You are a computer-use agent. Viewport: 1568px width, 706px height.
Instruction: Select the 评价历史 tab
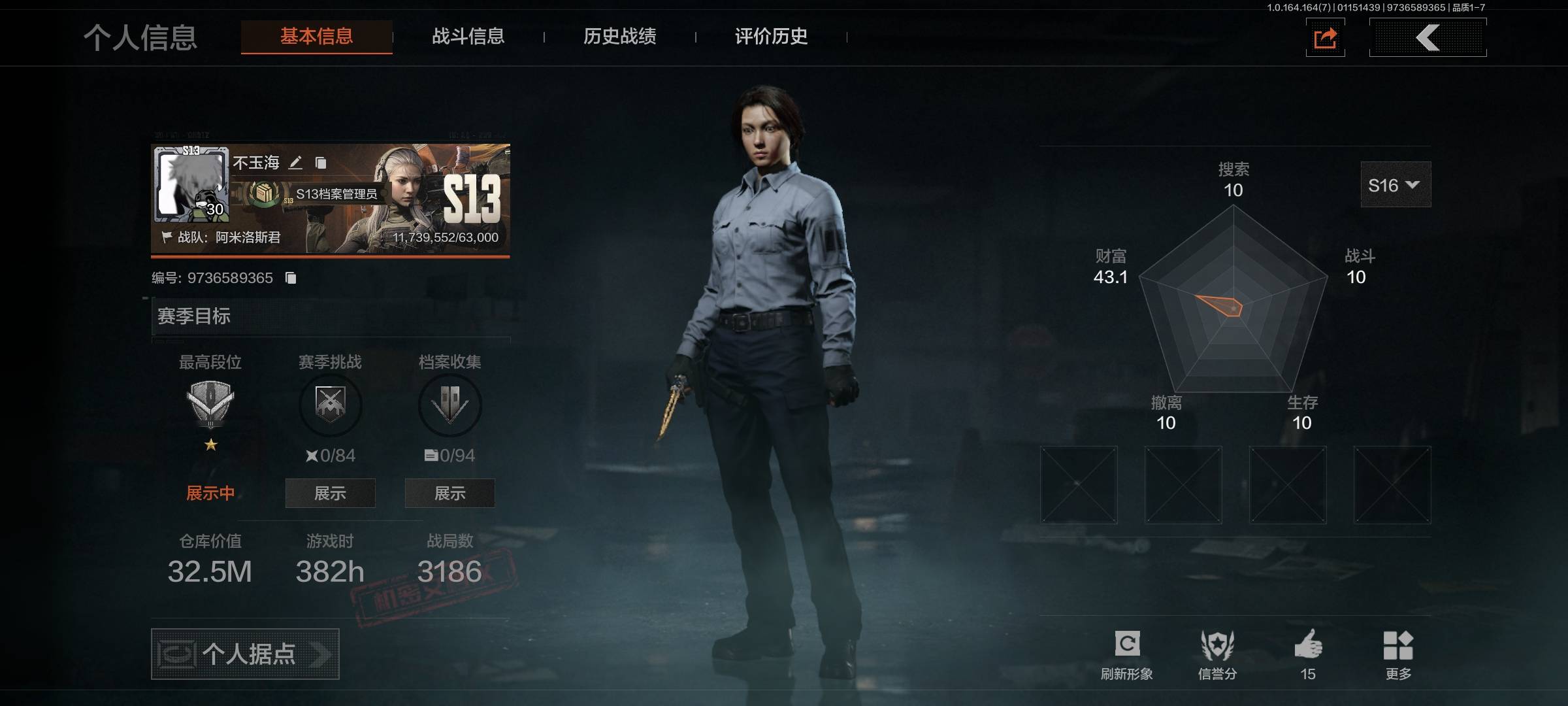click(x=771, y=37)
